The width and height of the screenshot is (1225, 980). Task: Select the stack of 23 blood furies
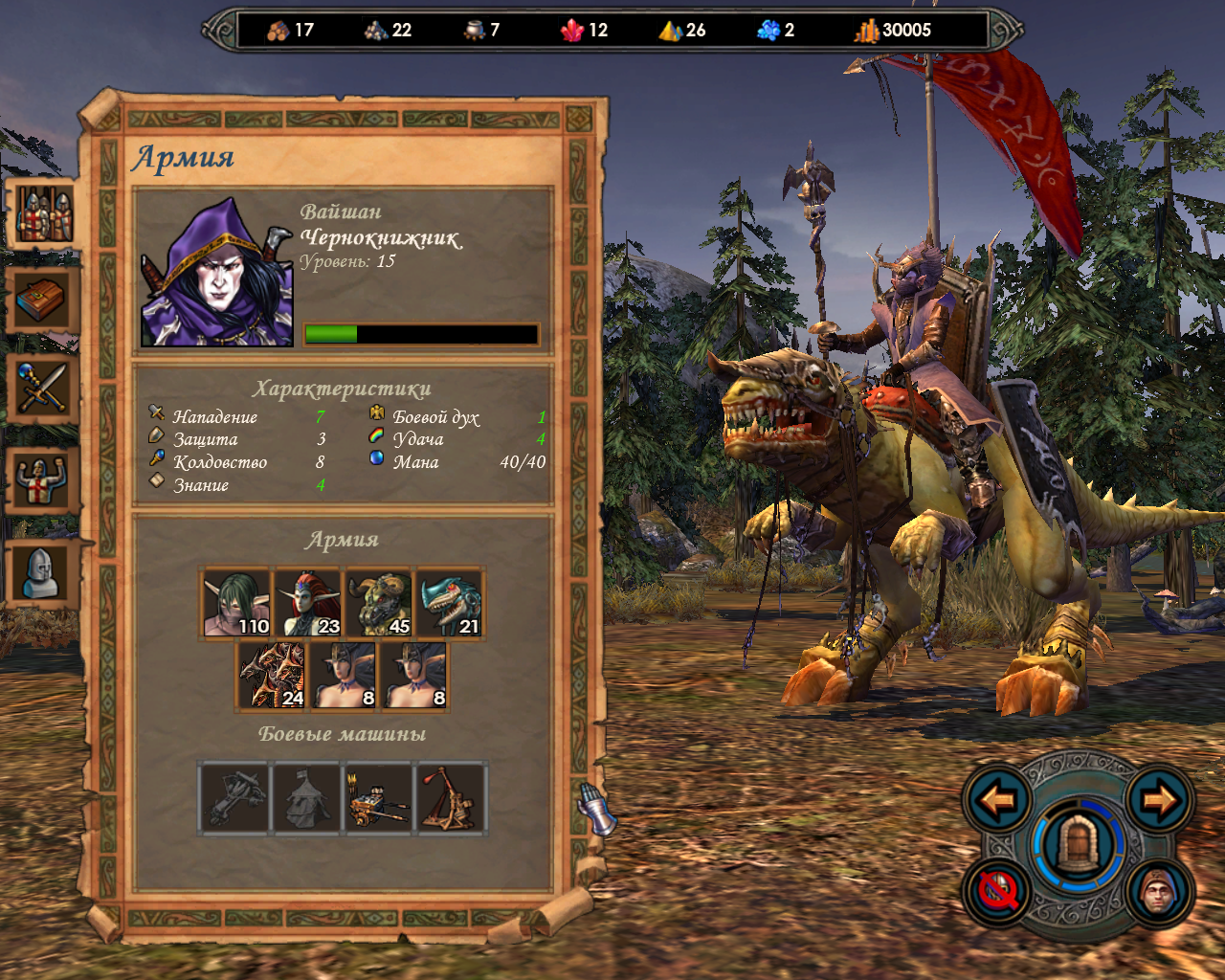pyautogui.click(x=308, y=604)
